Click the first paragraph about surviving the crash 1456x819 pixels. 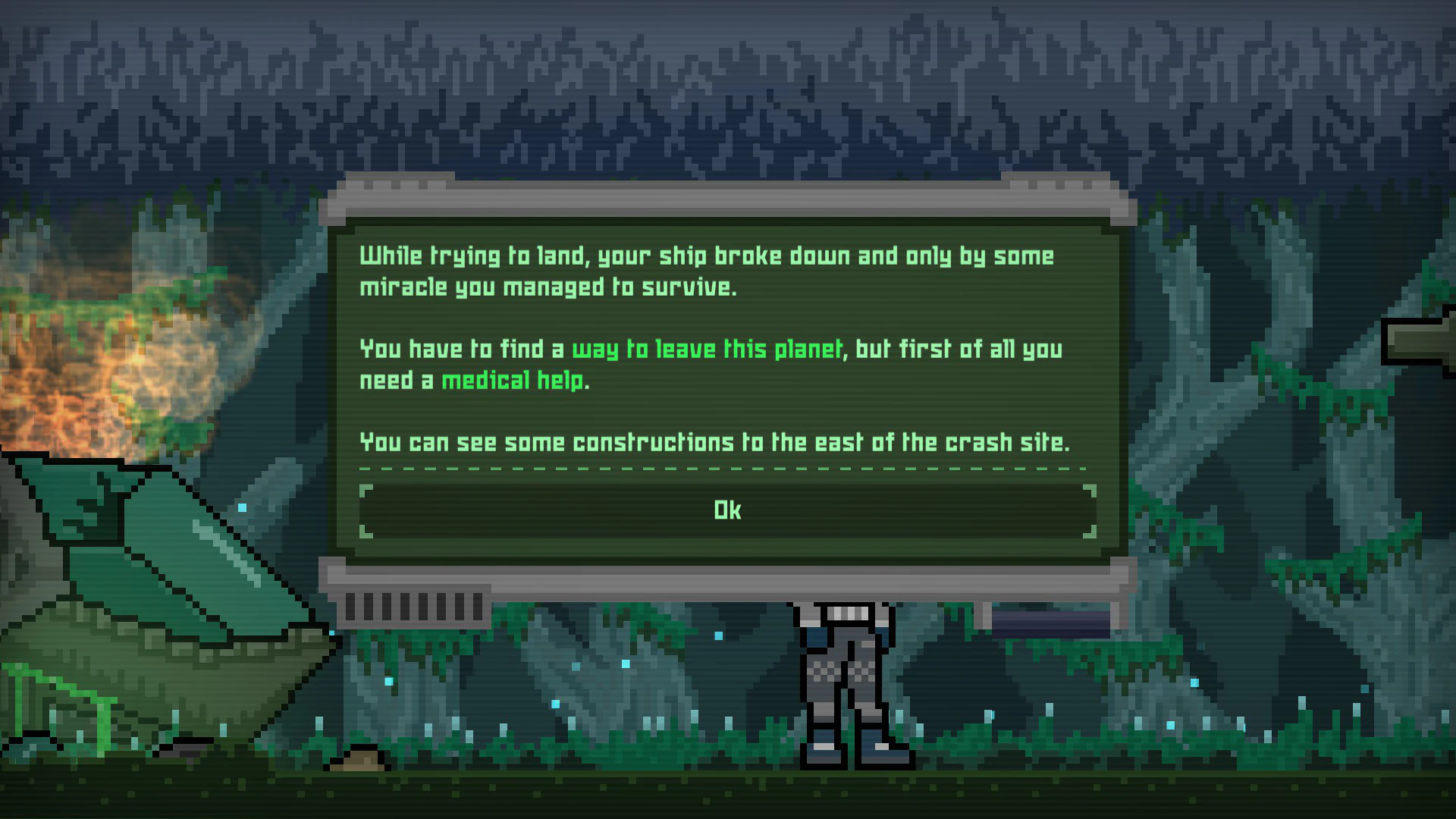[705, 271]
